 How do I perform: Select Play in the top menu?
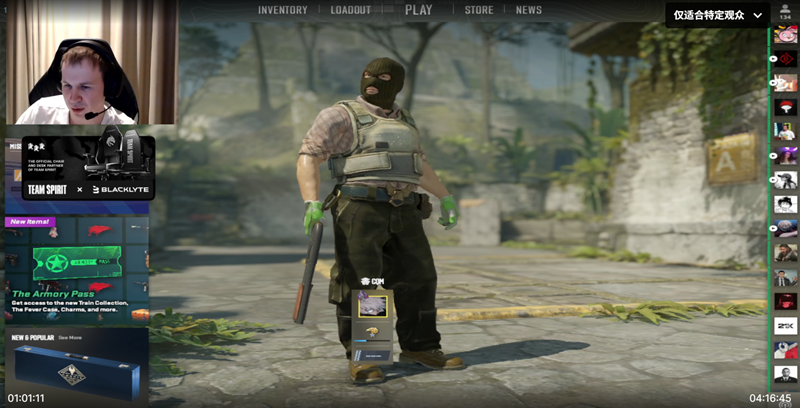[x=419, y=10]
